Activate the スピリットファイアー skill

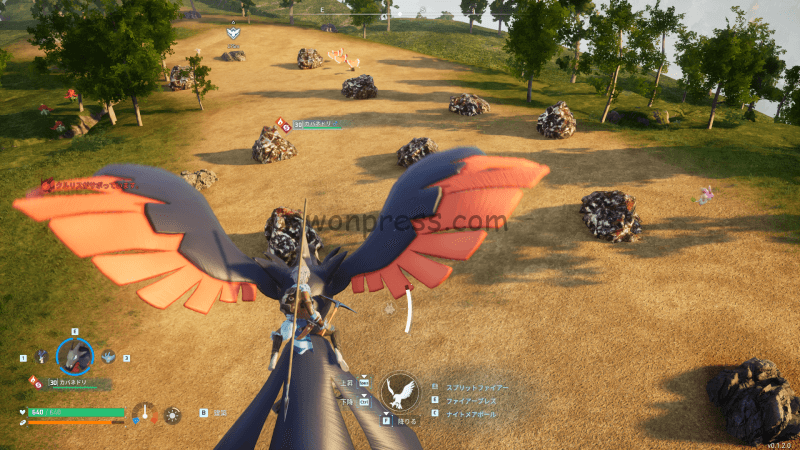pos(476,386)
